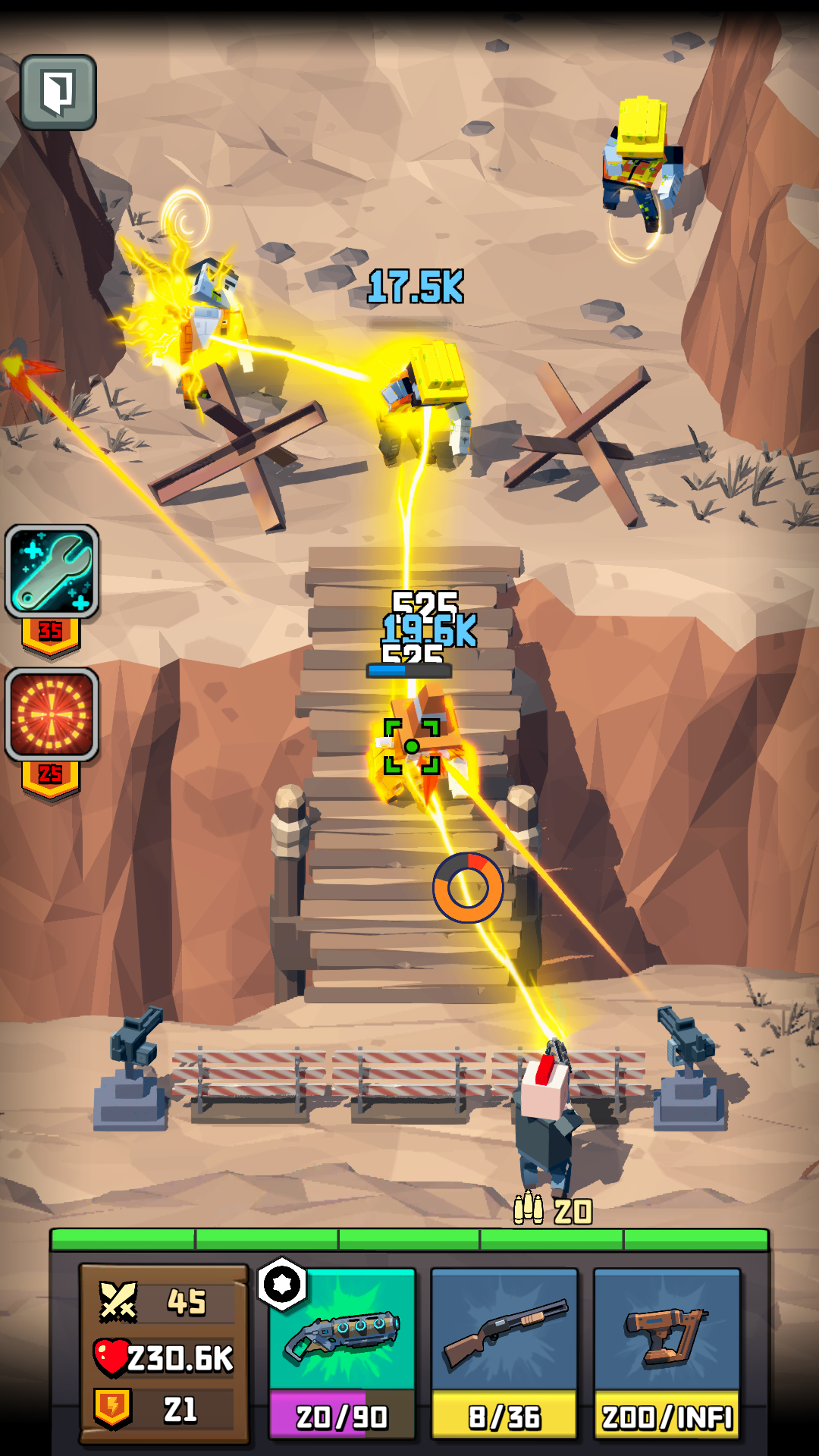Trigger the red crosshair burst ability
The height and width of the screenshot is (1456, 819).
pos(52,714)
